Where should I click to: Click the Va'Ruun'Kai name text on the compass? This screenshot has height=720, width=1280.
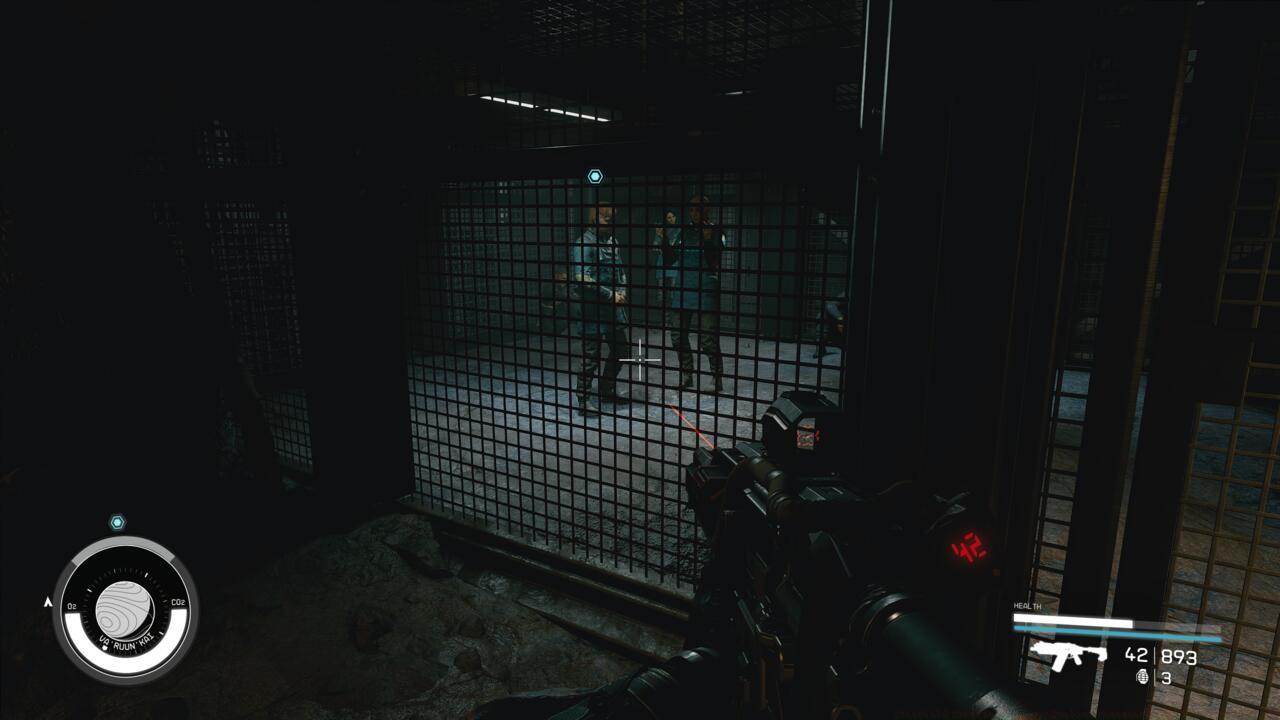pyautogui.click(x=126, y=640)
